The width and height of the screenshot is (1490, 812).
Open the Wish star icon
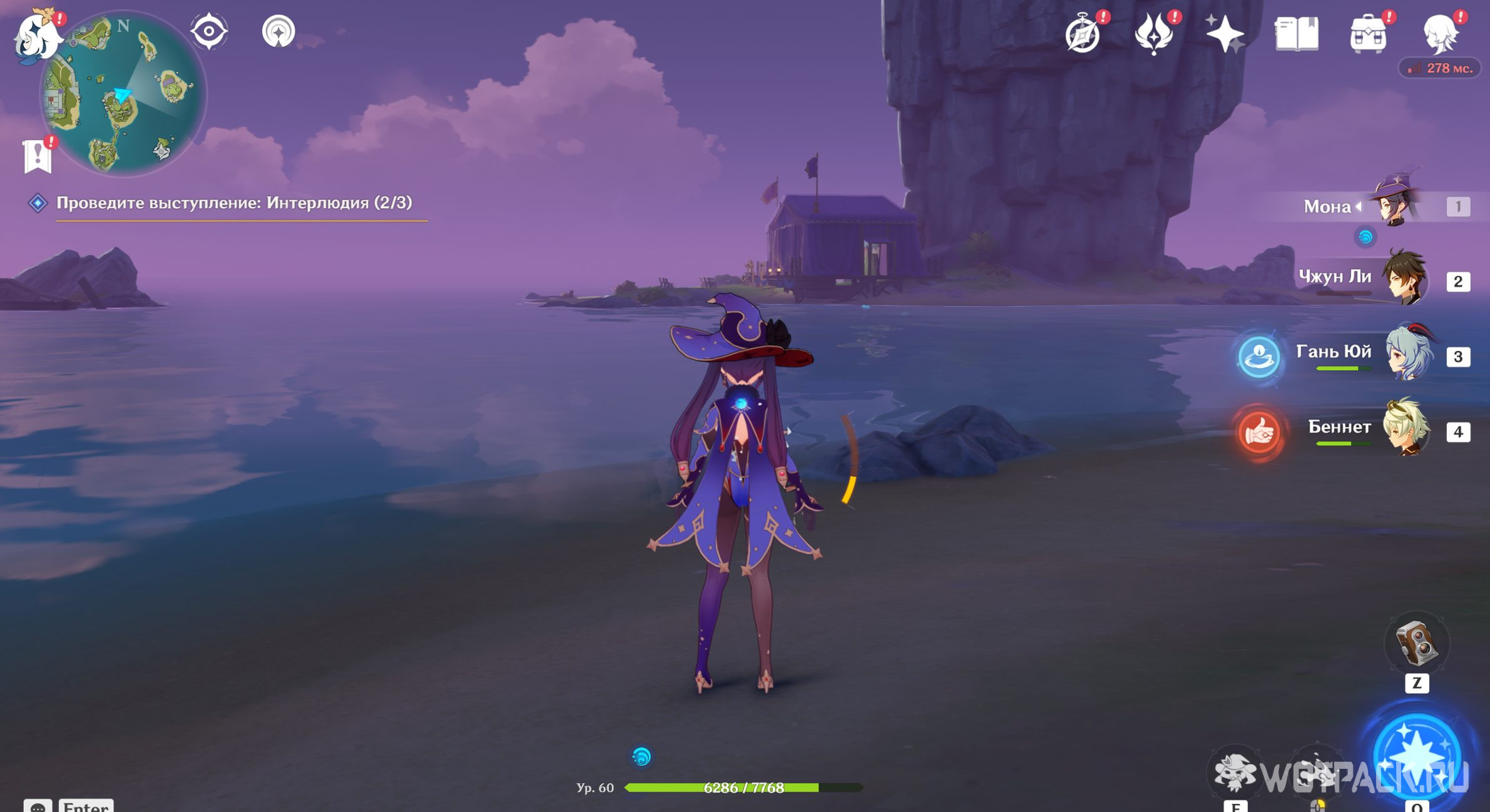pos(1225,34)
